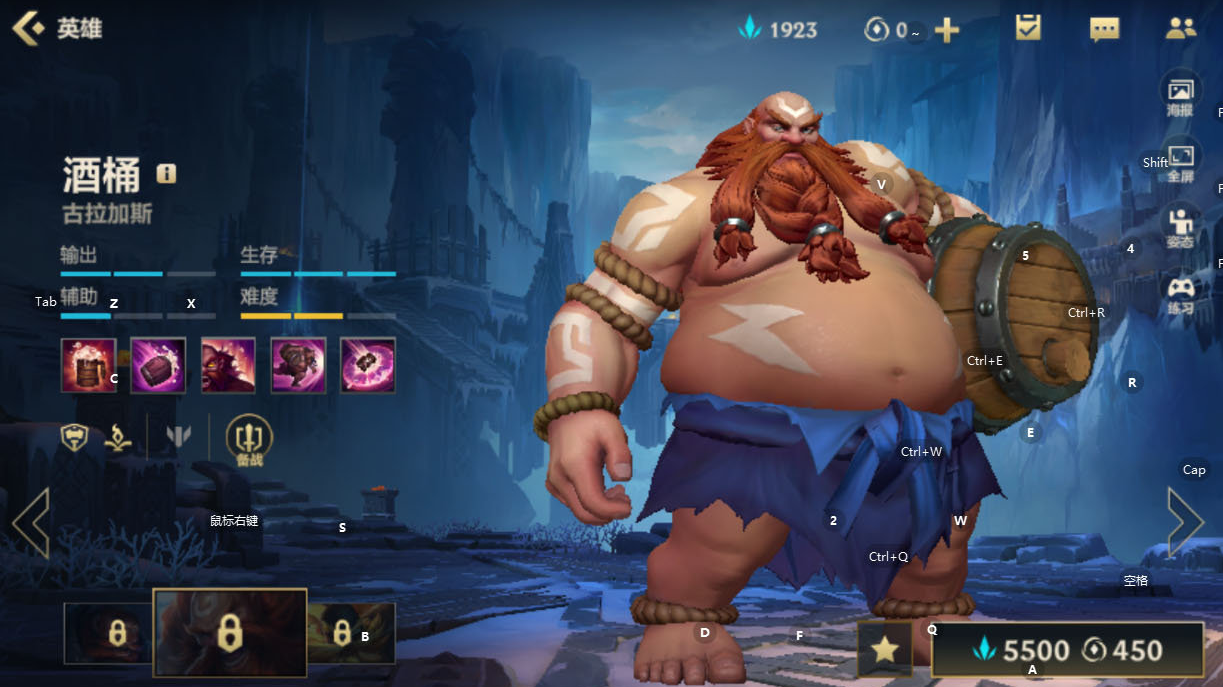View the 海报 poster art
Image resolution: width=1223 pixels, height=687 pixels.
pos(1180,97)
